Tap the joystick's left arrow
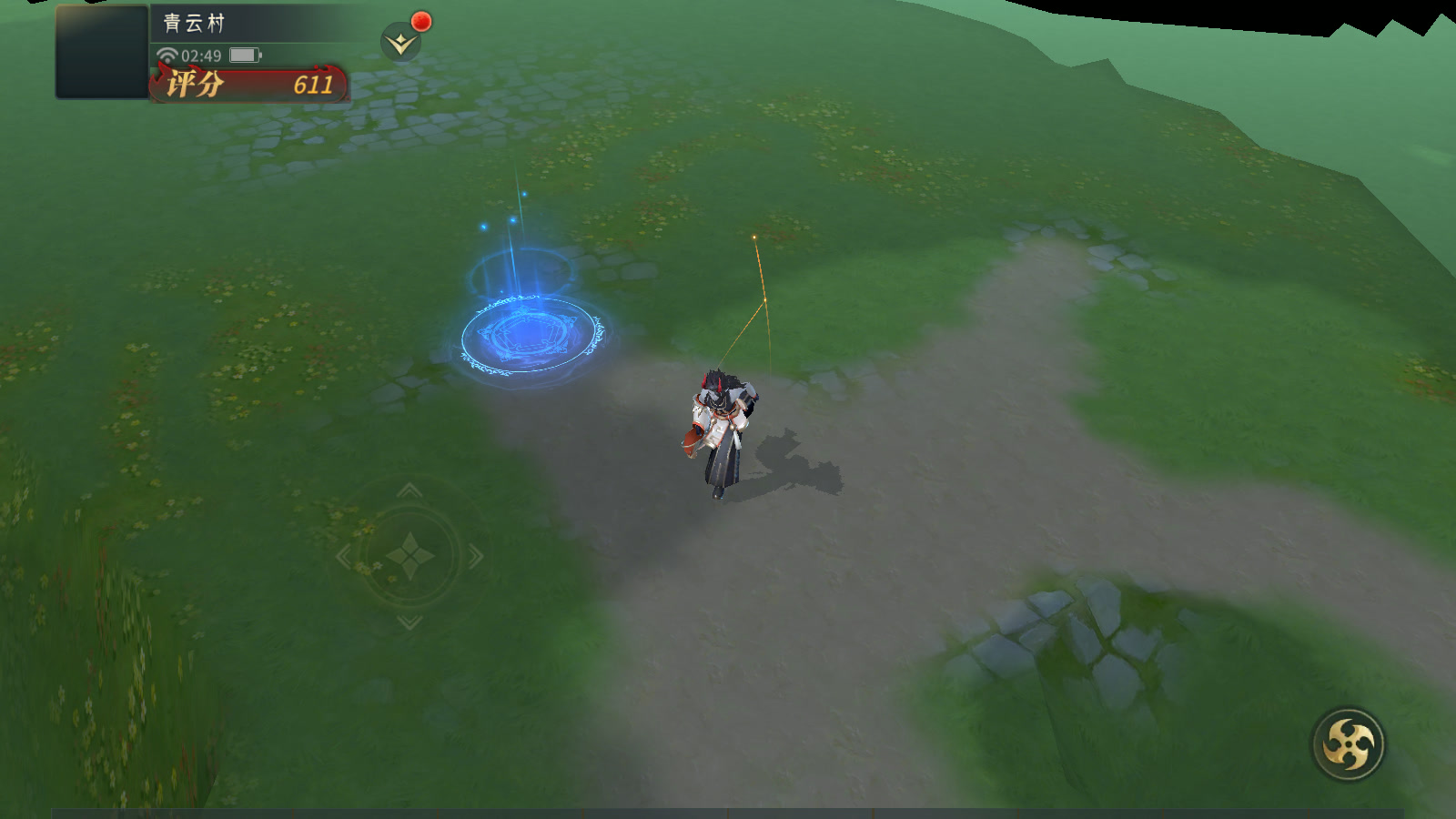This screenshot has height=819, width=1456. 343,555
